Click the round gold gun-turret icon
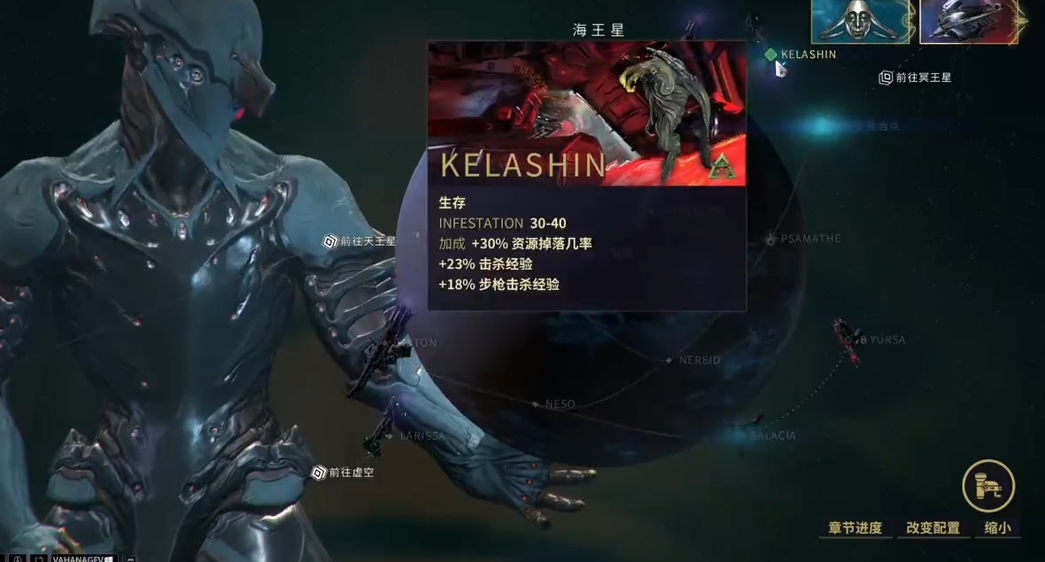This screenshot has width=1045, height=562. (x=988, y=486)
